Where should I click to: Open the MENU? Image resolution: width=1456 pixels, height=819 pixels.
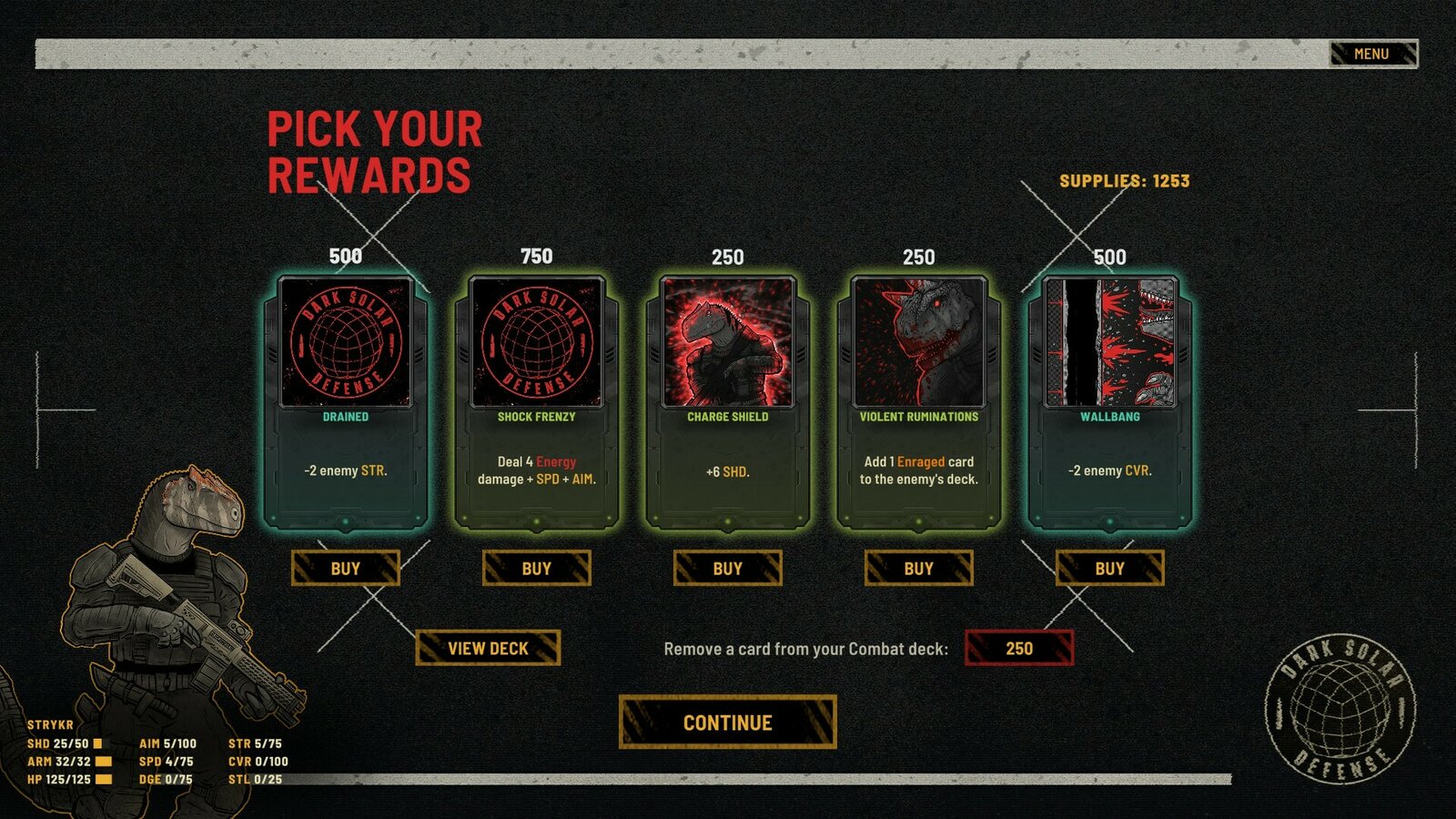coord(1372,53)
